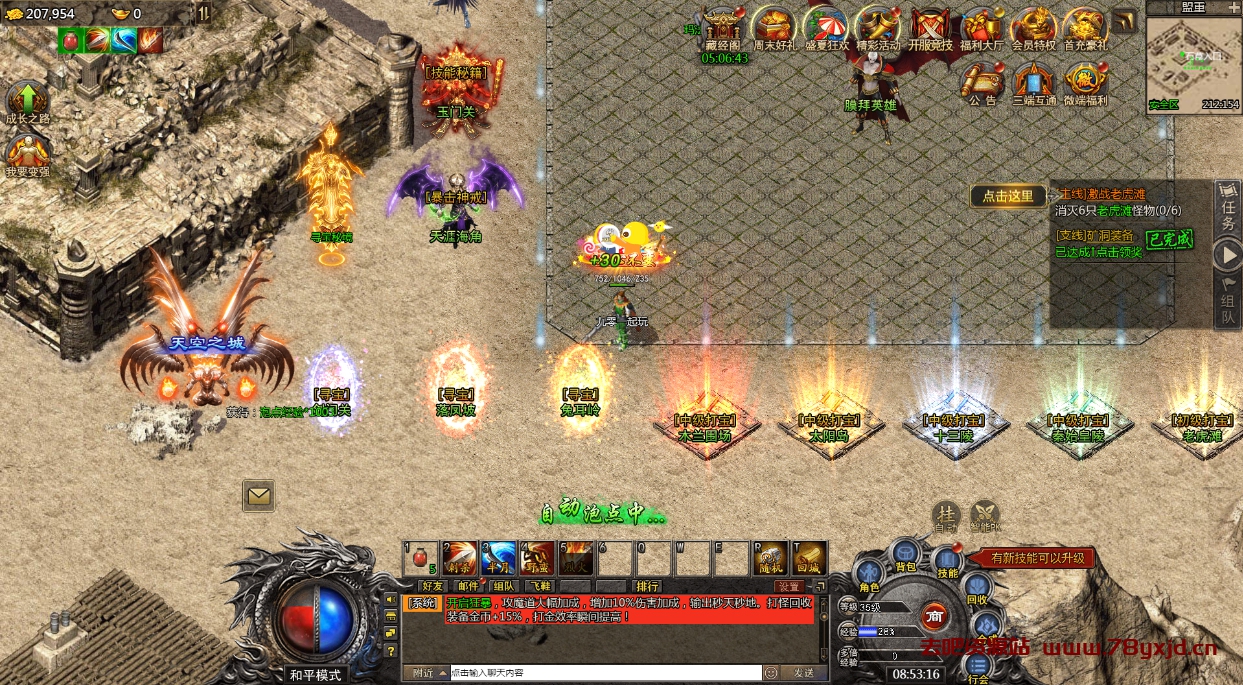Open the 福利大厅 welfare hall

[980, 26]
